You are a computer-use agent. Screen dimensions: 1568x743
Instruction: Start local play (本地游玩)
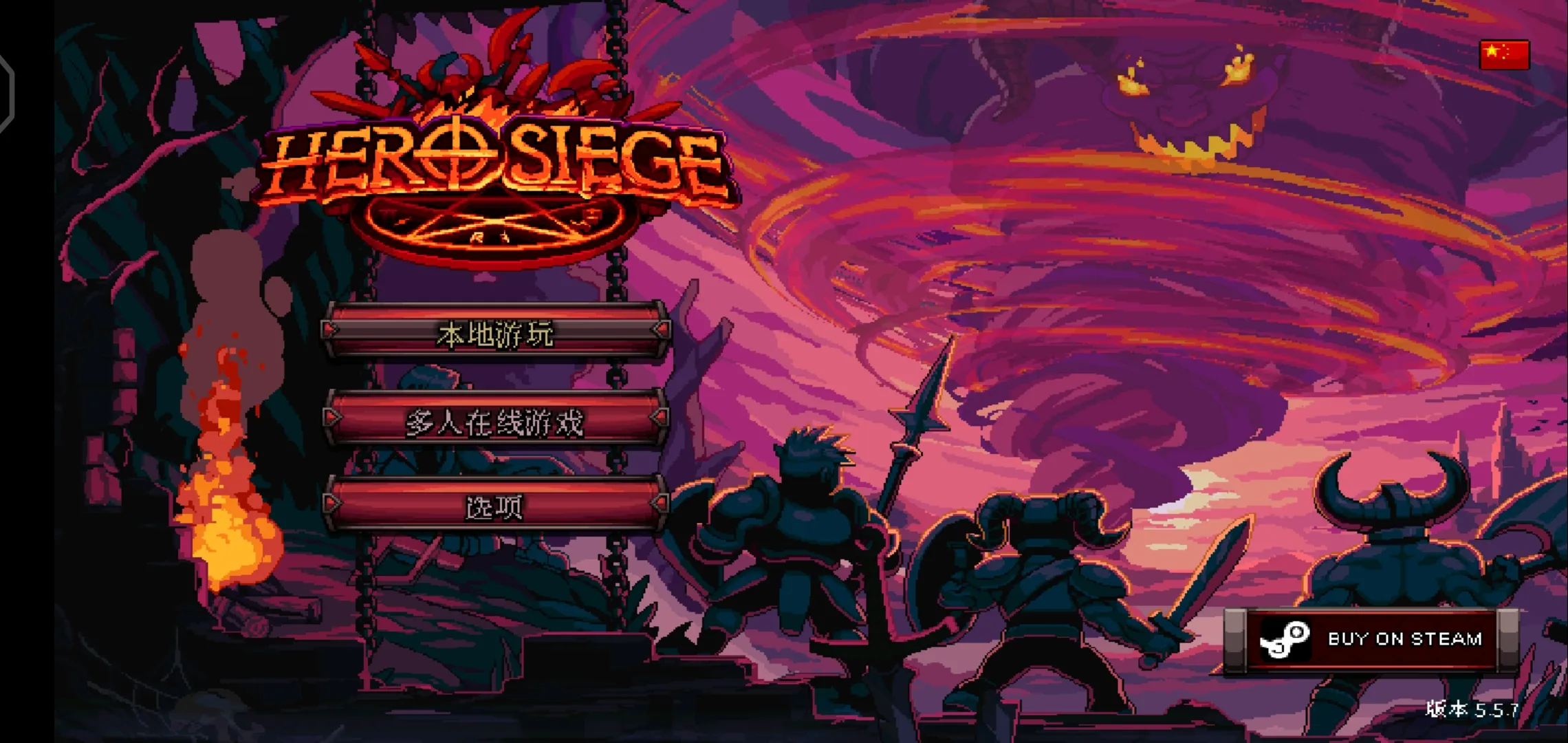point(495,333)
